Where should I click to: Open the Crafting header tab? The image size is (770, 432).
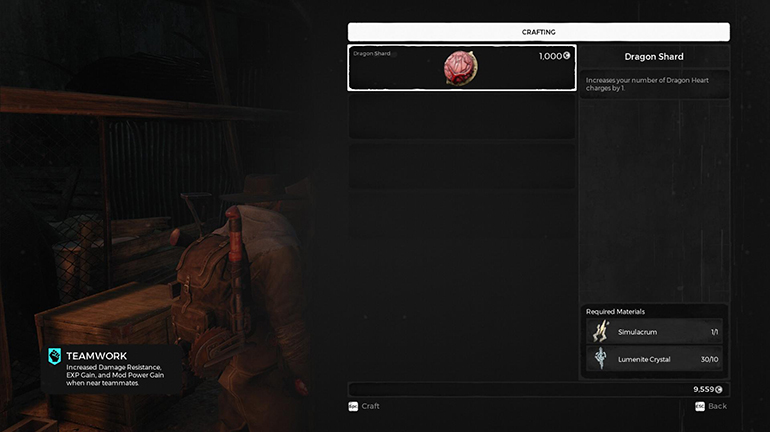(x=538, y=32)
